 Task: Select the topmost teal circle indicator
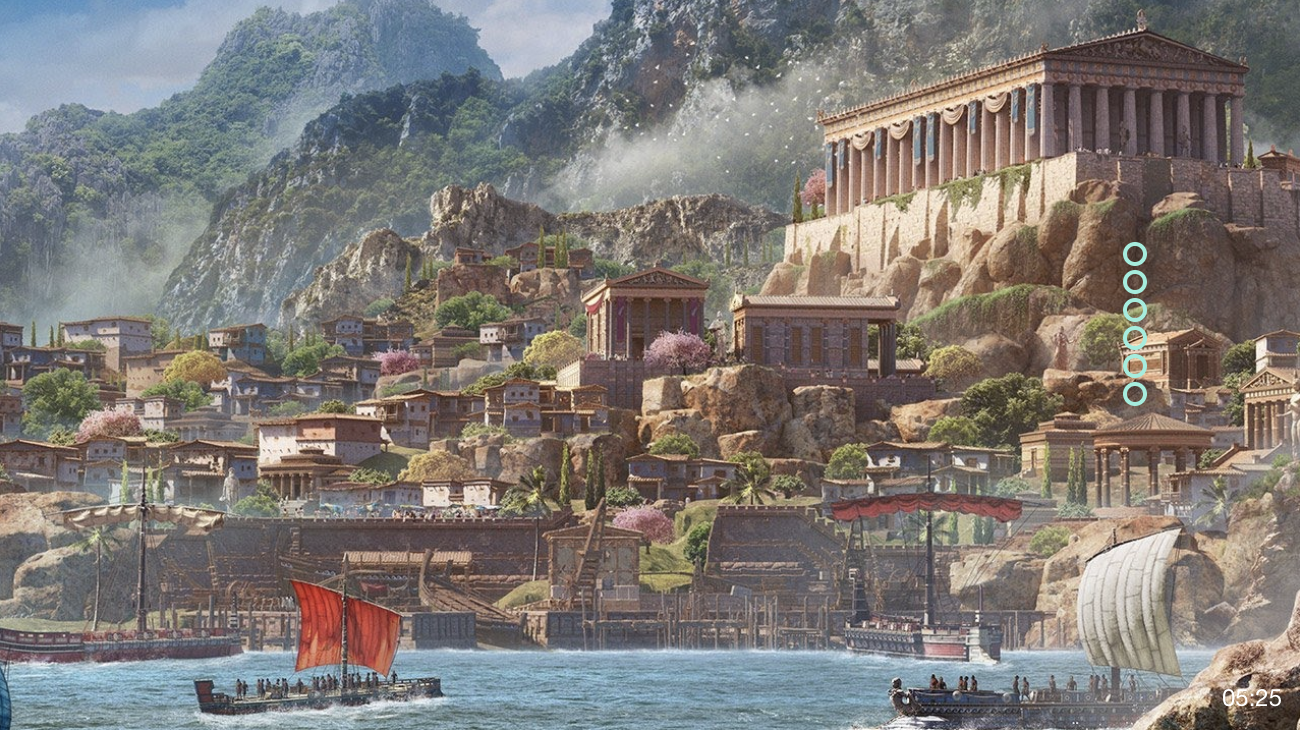tap(1134, 254)
